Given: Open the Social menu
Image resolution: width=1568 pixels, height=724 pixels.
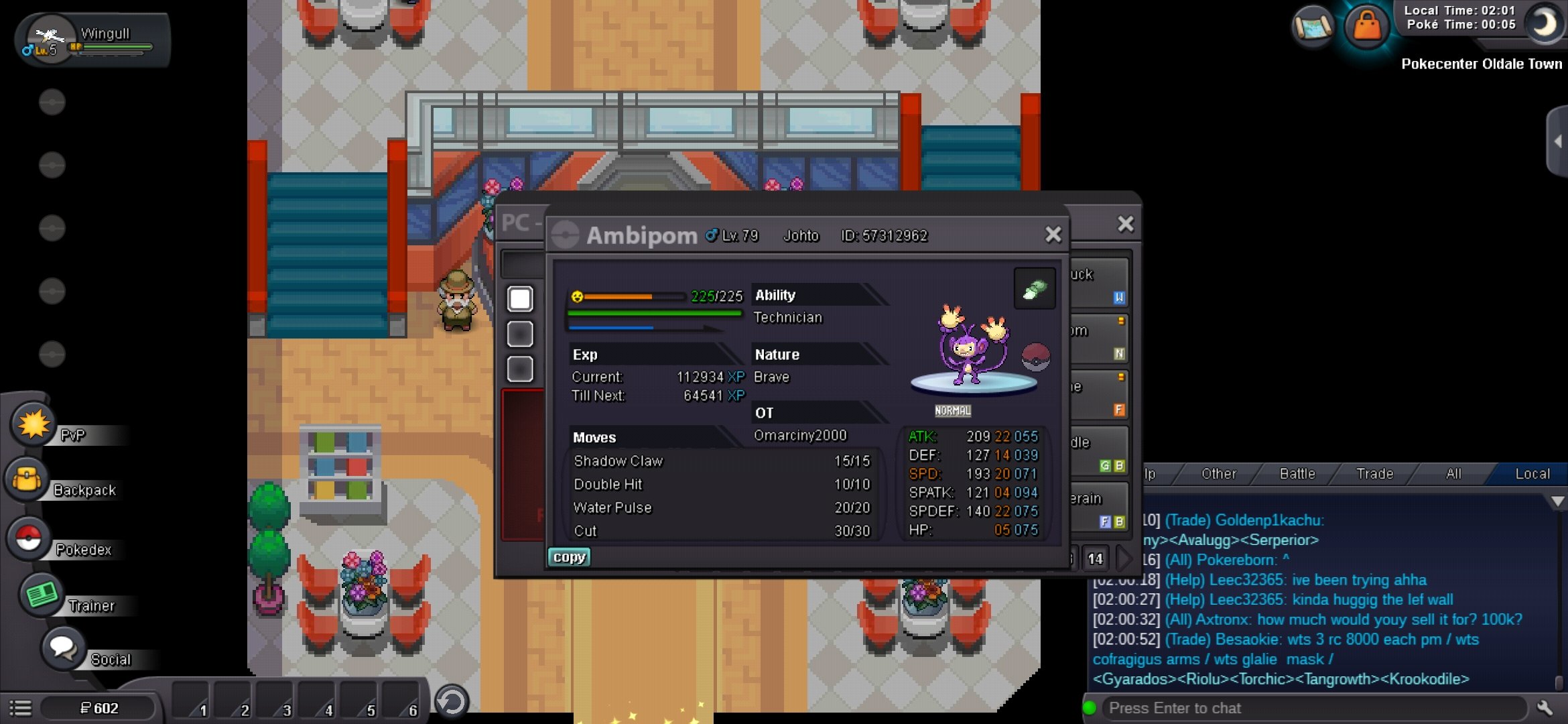Looking at the screenshot, I should tap(64, 649).
